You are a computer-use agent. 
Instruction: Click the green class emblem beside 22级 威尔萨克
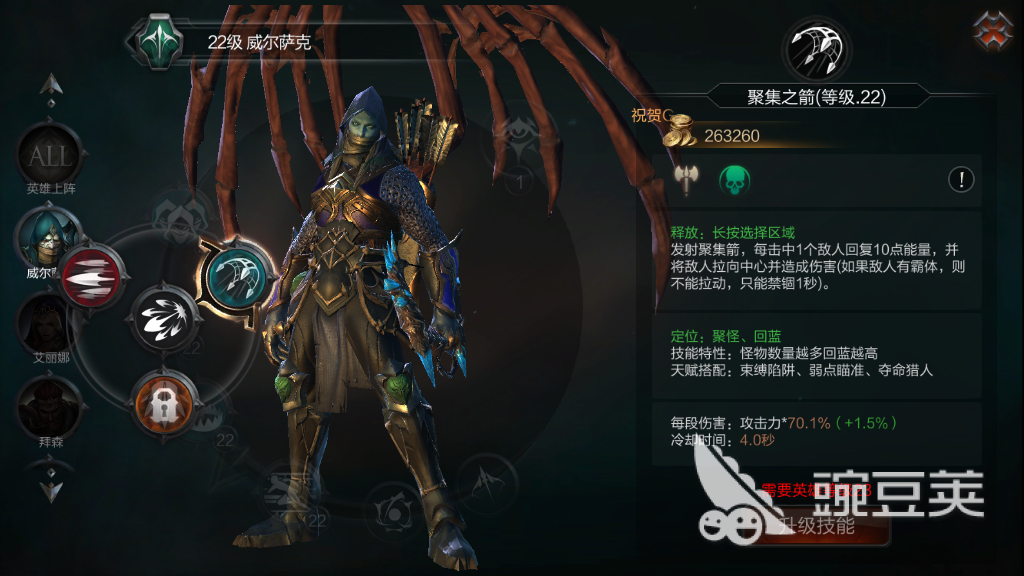[x=157, y=41]
